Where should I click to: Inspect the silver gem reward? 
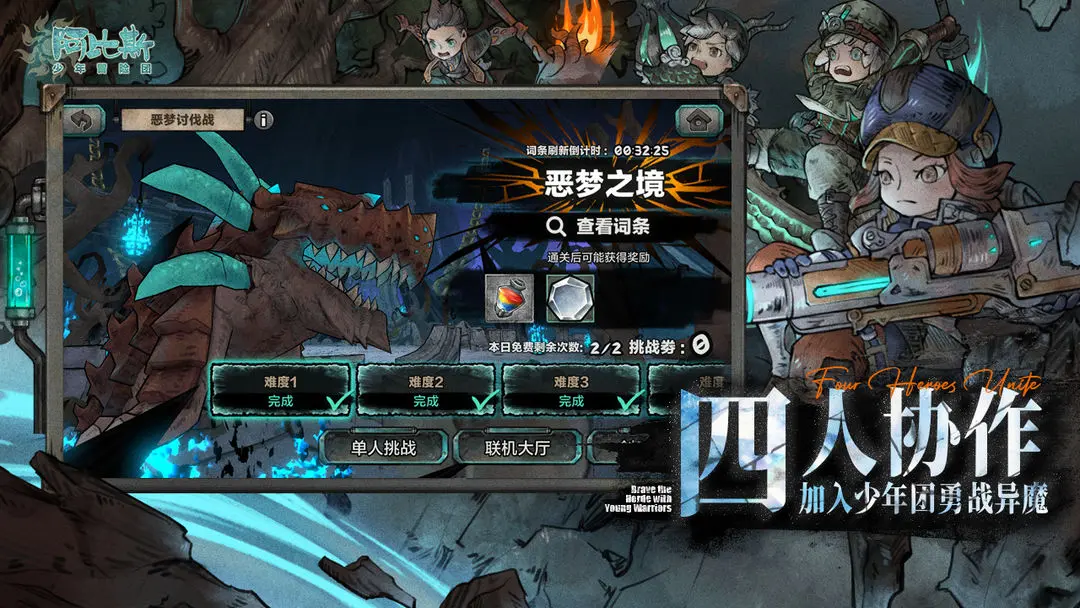(570, 298)
